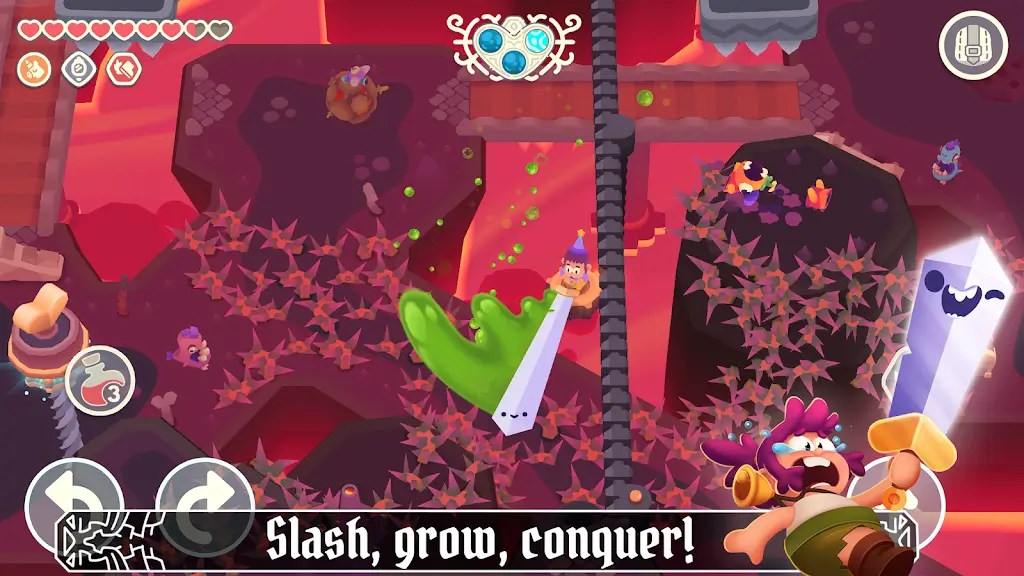Select the red hexagon fire status icon
The width and height of the screenshot is (1024, 576).
coord(124,68)
